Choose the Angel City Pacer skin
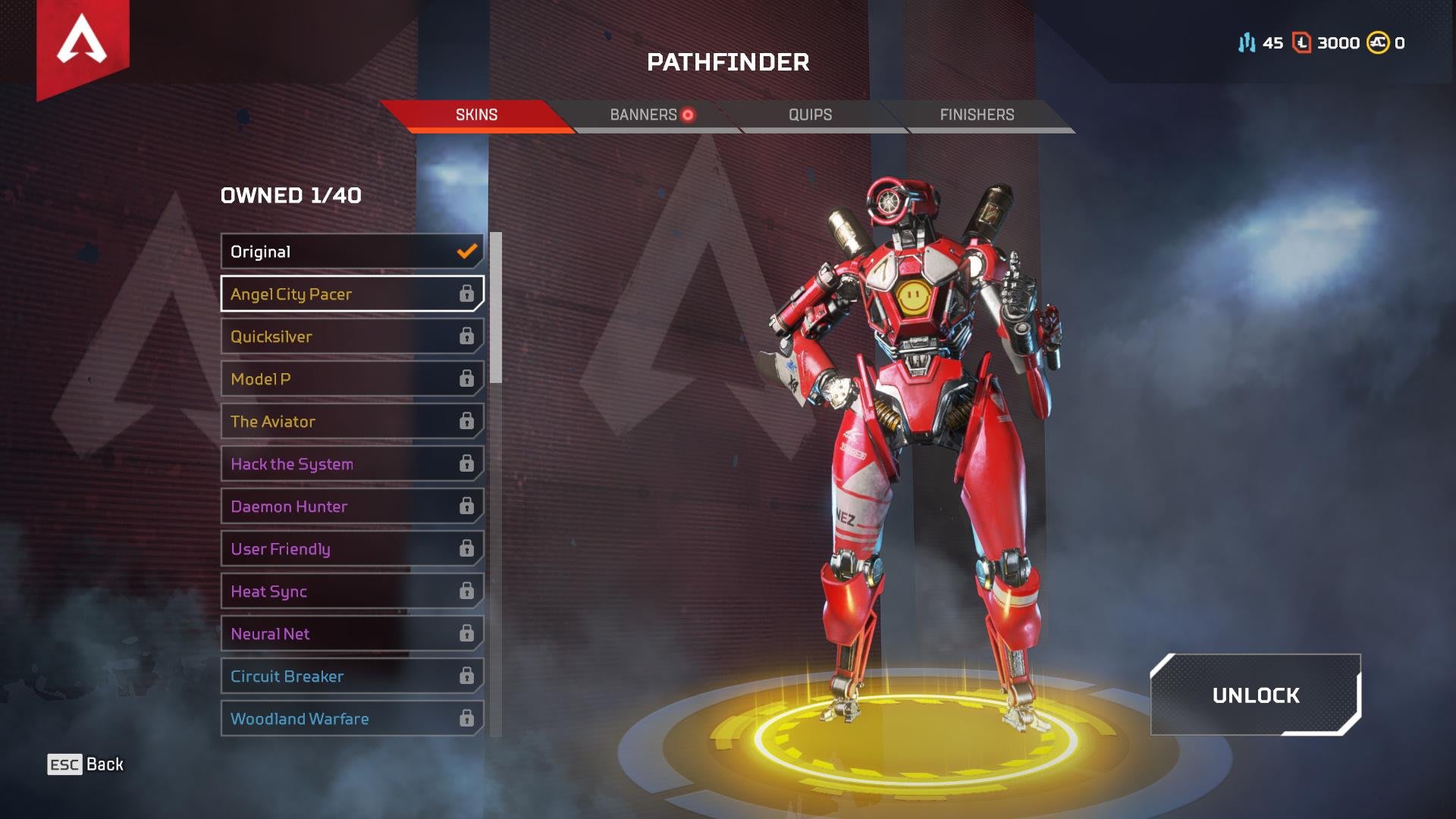This screenshot has width=1456, height=819. pos(352,294)
